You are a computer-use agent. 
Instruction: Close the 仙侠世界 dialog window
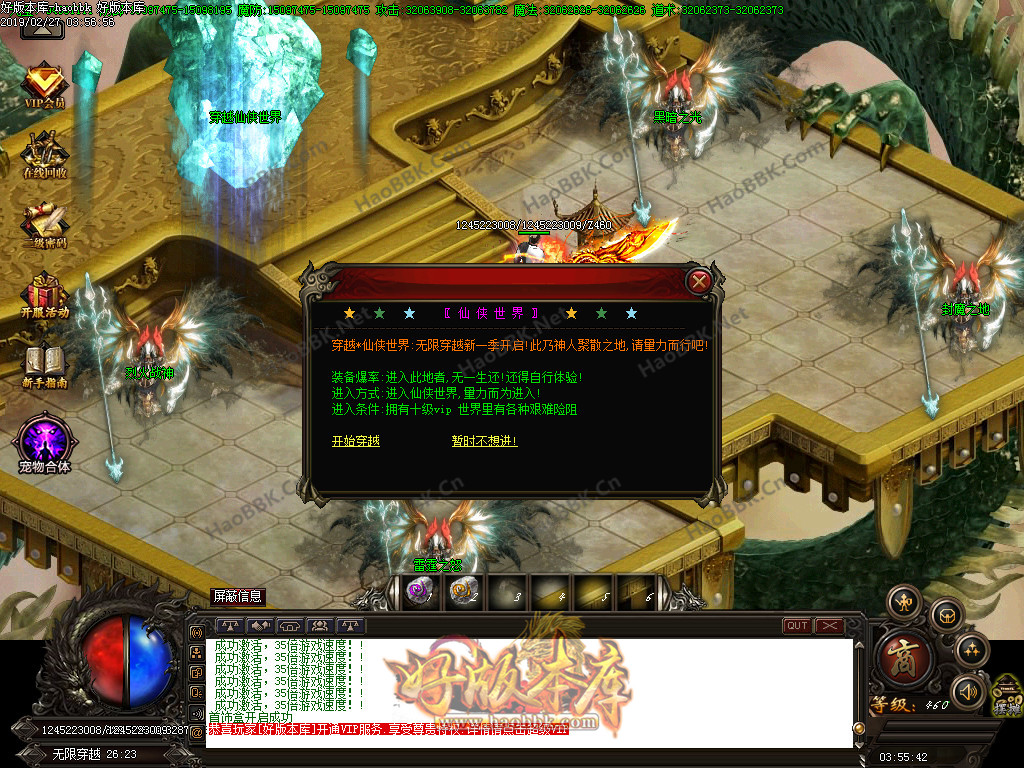[x=700, y=281]
